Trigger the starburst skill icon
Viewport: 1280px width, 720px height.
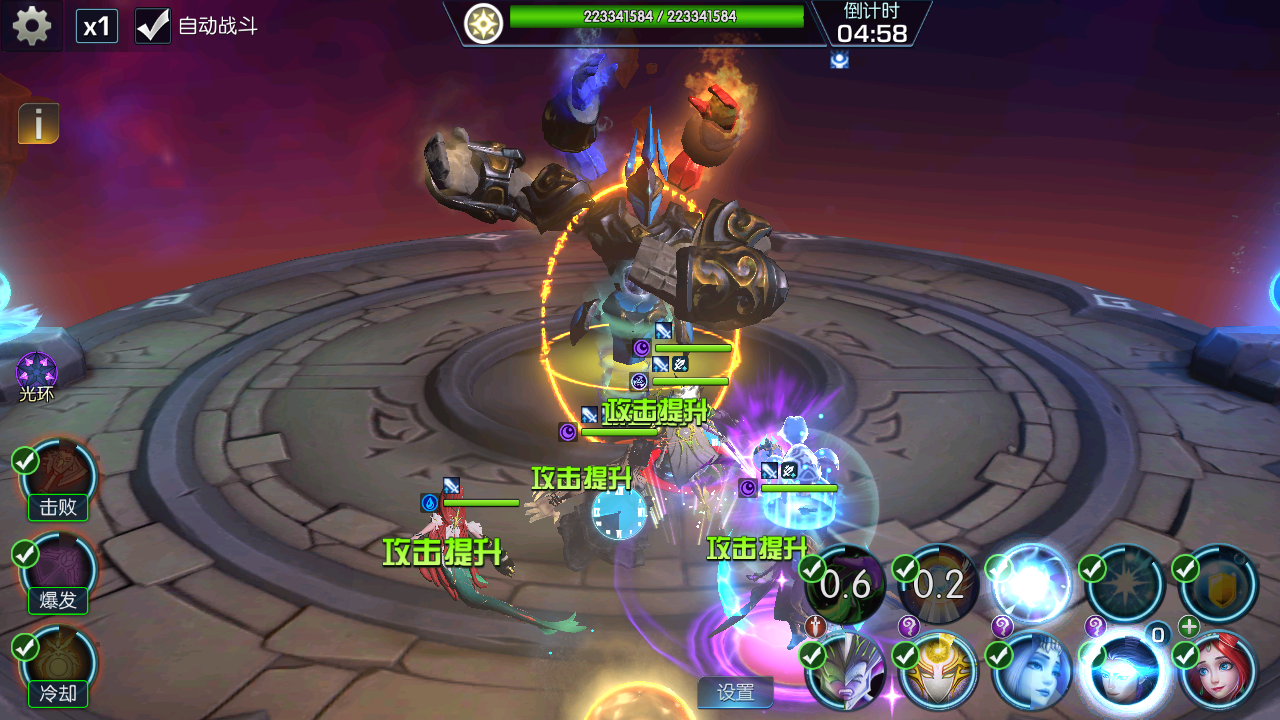point(1124,587)
